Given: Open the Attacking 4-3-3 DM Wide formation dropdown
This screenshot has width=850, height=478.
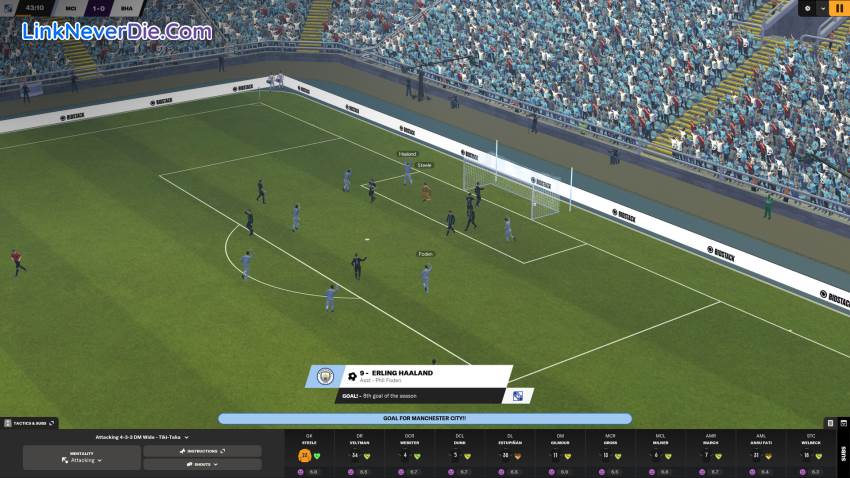Looking at the screenshot, I should 142,437.
